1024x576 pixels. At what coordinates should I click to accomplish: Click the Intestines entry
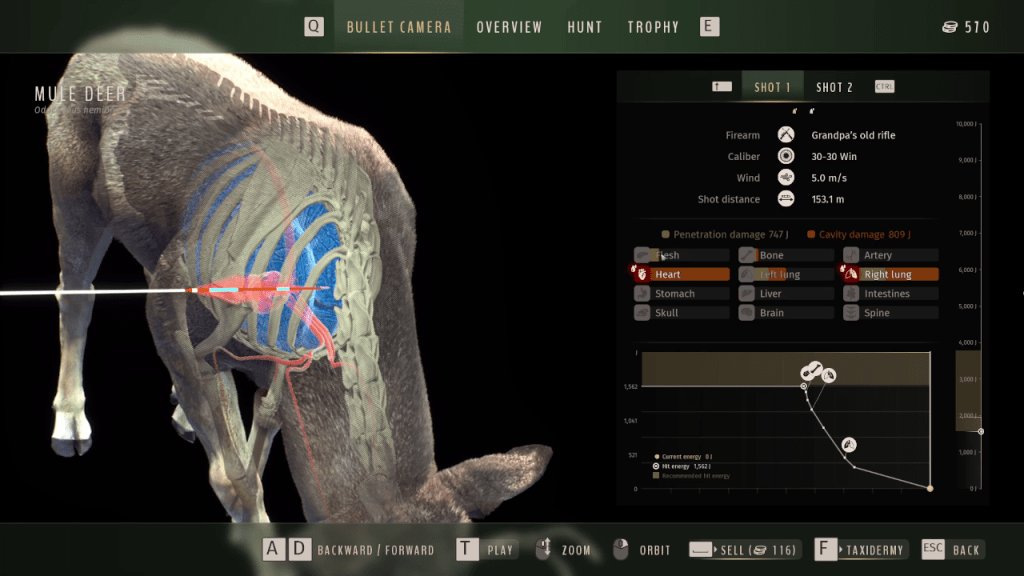point(891,293)
